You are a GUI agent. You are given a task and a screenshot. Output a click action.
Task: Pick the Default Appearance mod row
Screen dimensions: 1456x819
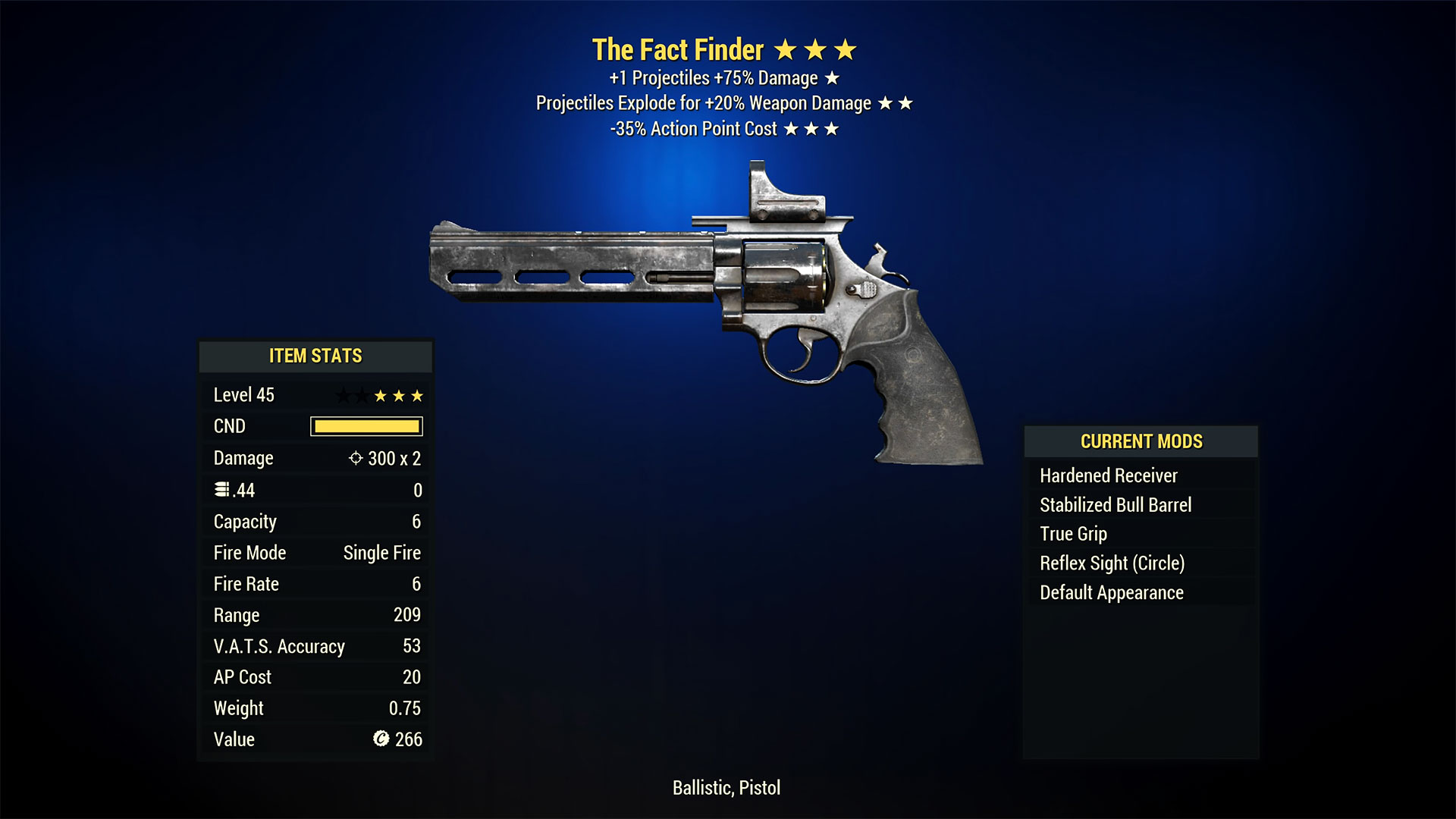[1111, 592]
